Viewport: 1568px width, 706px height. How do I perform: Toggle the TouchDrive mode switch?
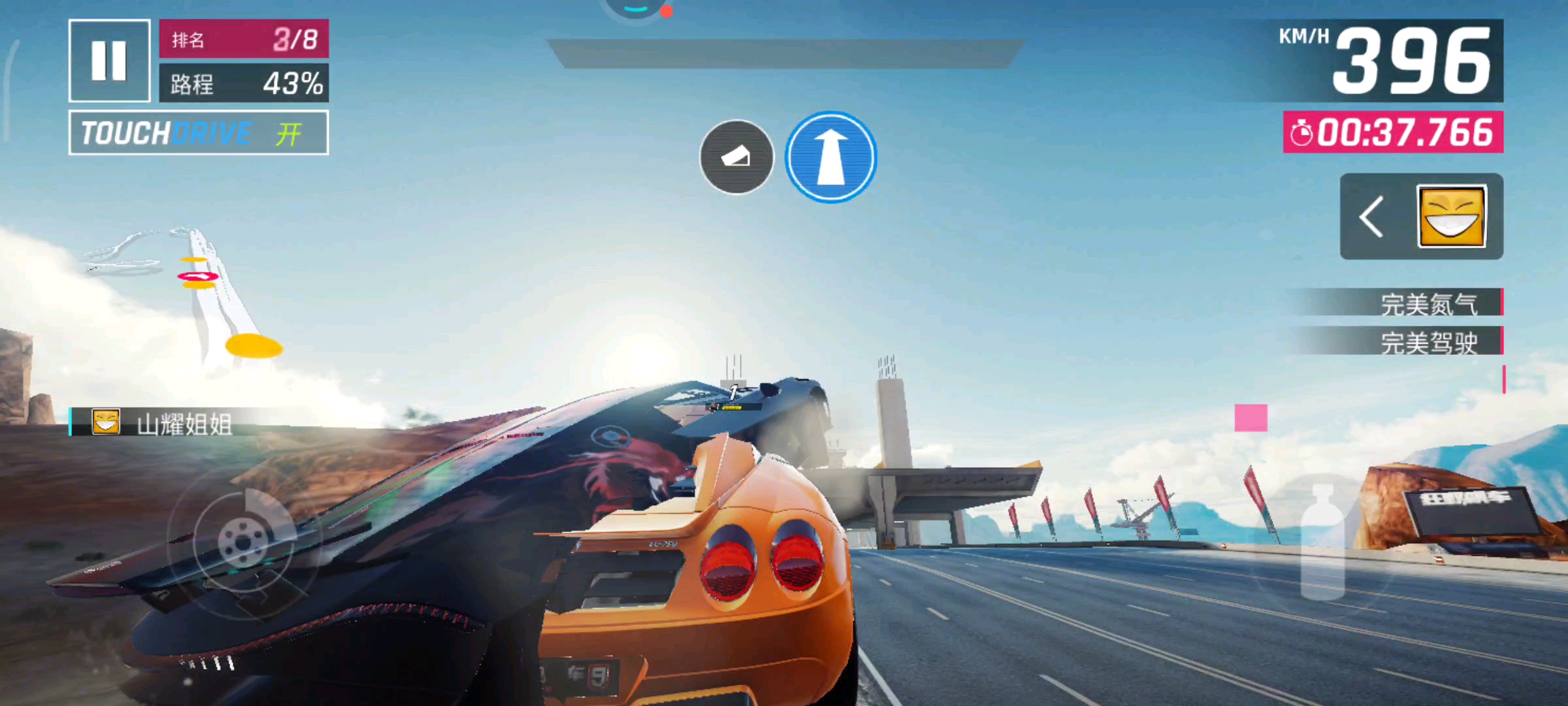click(x=199, y=133)
